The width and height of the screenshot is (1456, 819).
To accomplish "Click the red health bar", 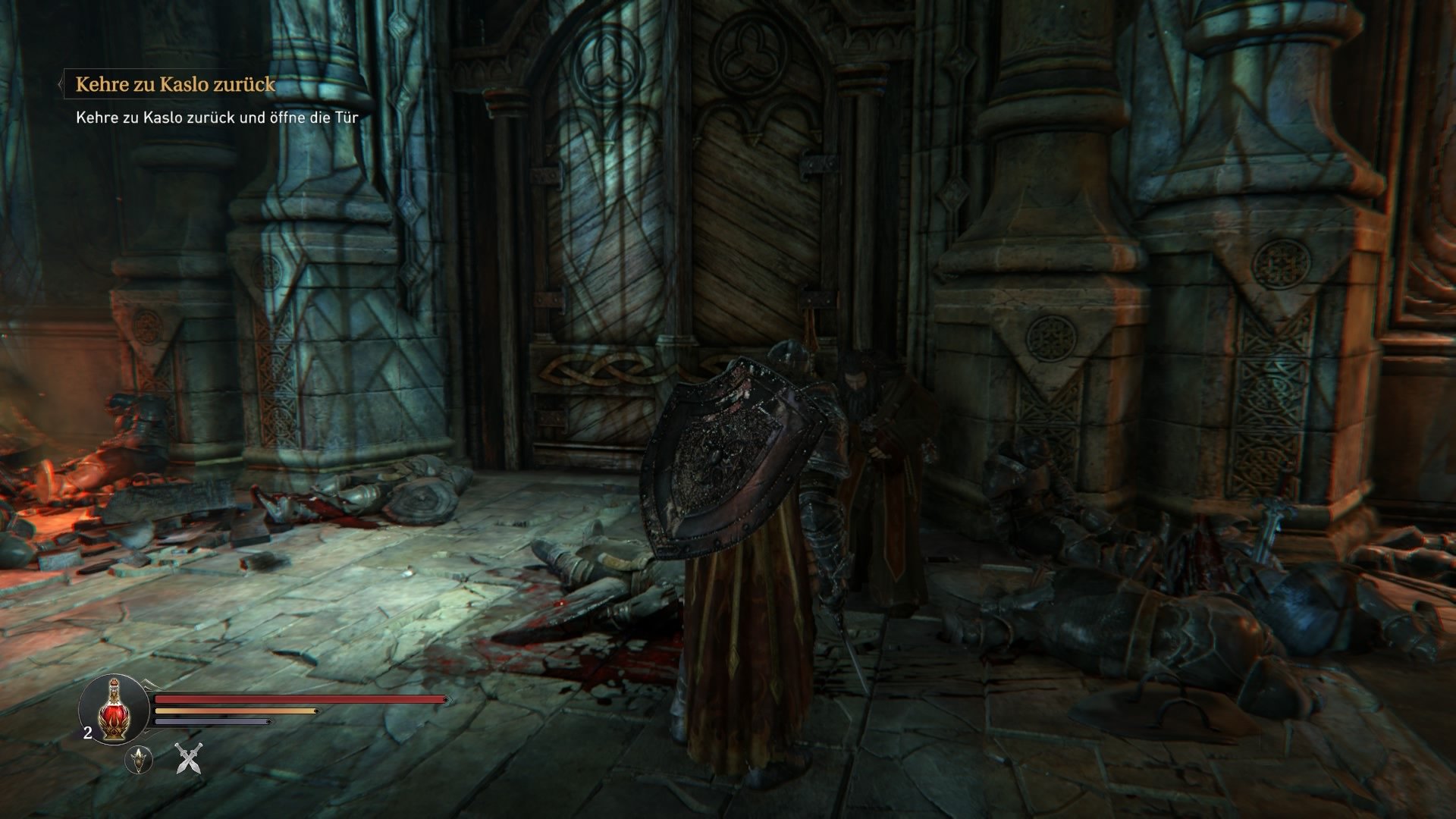I will pos(296,699).
